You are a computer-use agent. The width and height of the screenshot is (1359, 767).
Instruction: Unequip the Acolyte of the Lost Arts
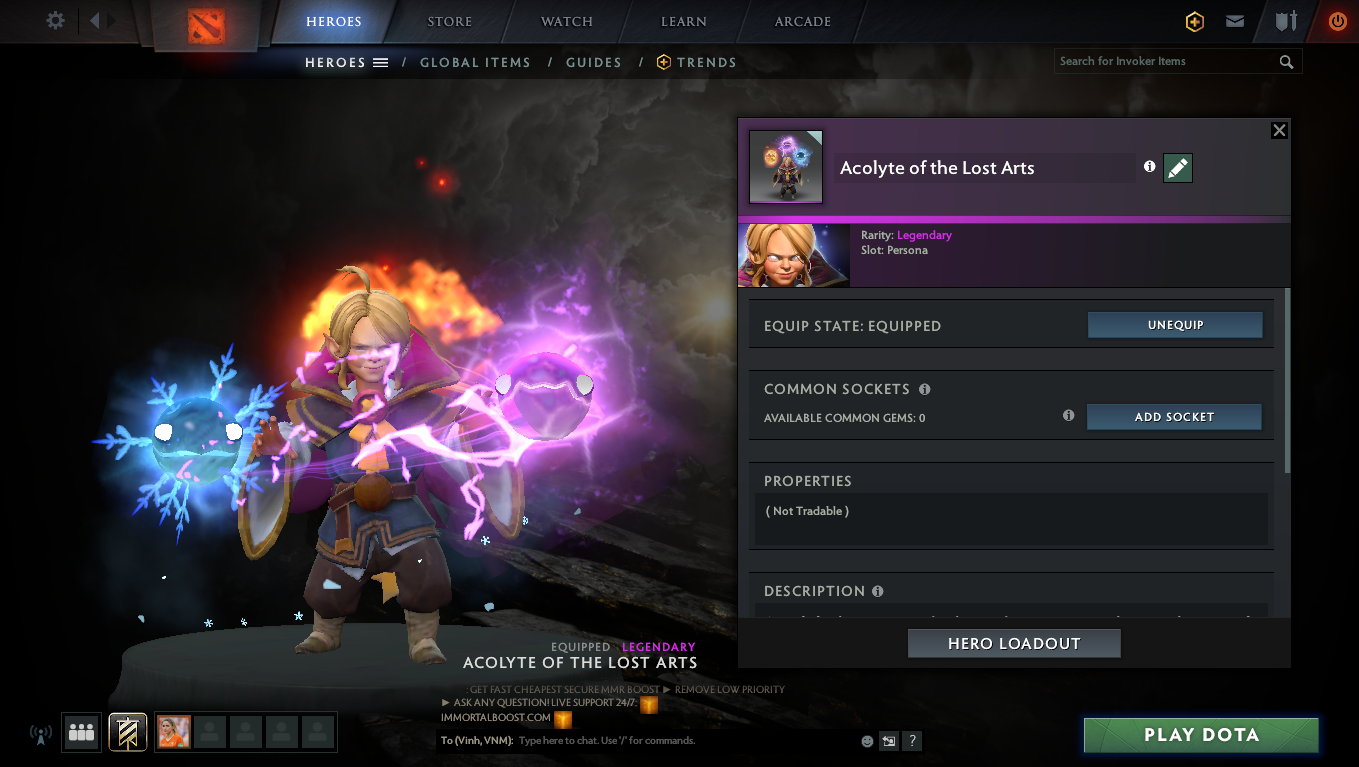click(x=1175, y=324)
